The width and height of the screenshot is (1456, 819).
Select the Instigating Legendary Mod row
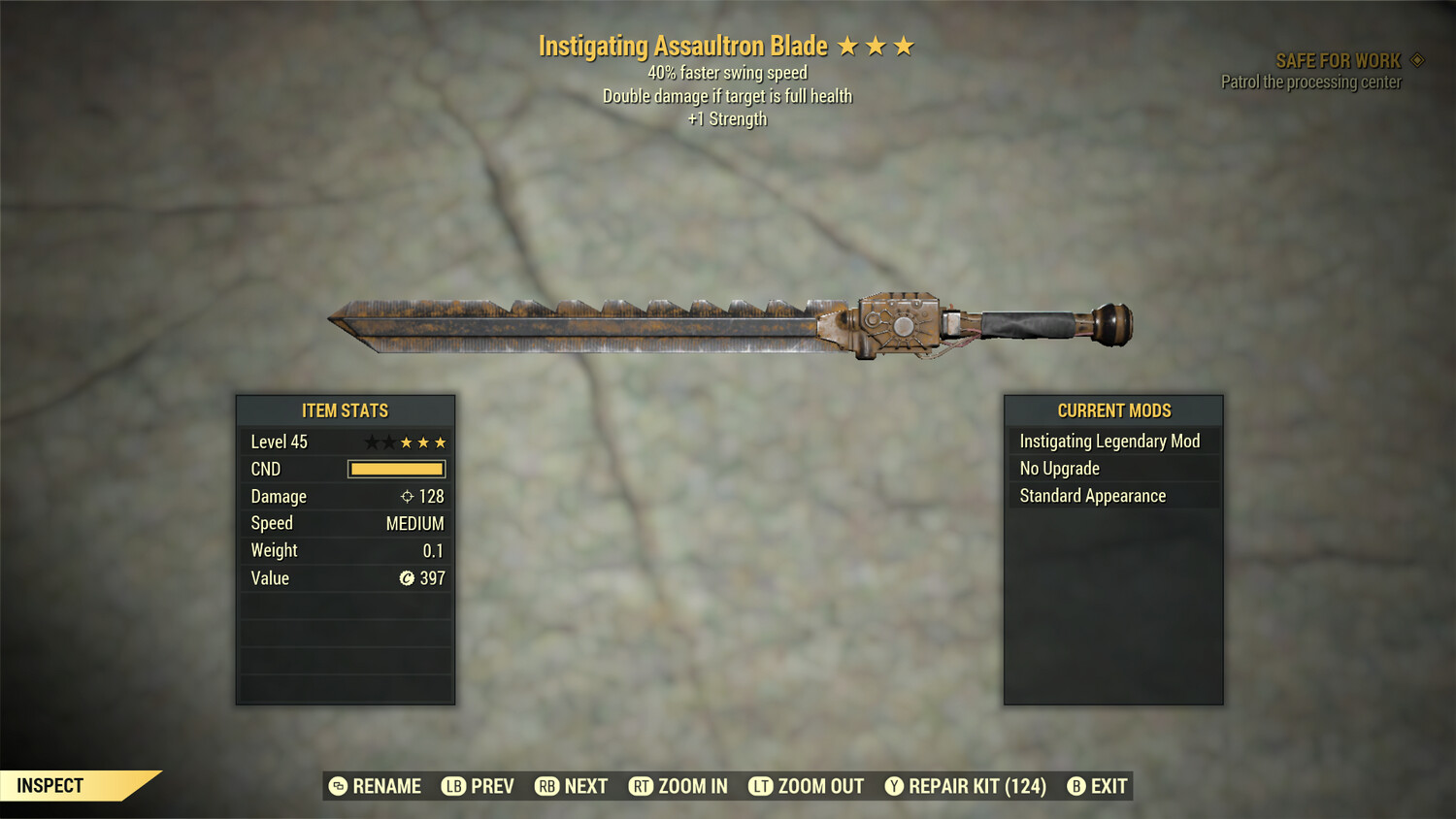[1112, 442]
